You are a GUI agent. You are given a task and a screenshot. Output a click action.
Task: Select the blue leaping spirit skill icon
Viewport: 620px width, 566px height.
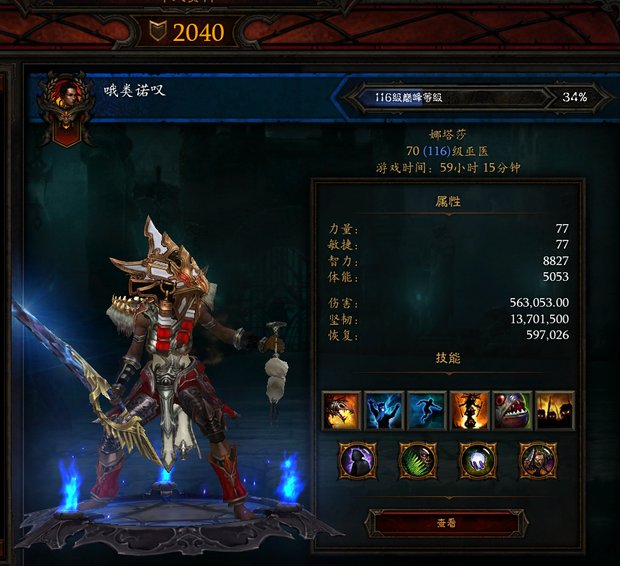click(x=427, y=410)
